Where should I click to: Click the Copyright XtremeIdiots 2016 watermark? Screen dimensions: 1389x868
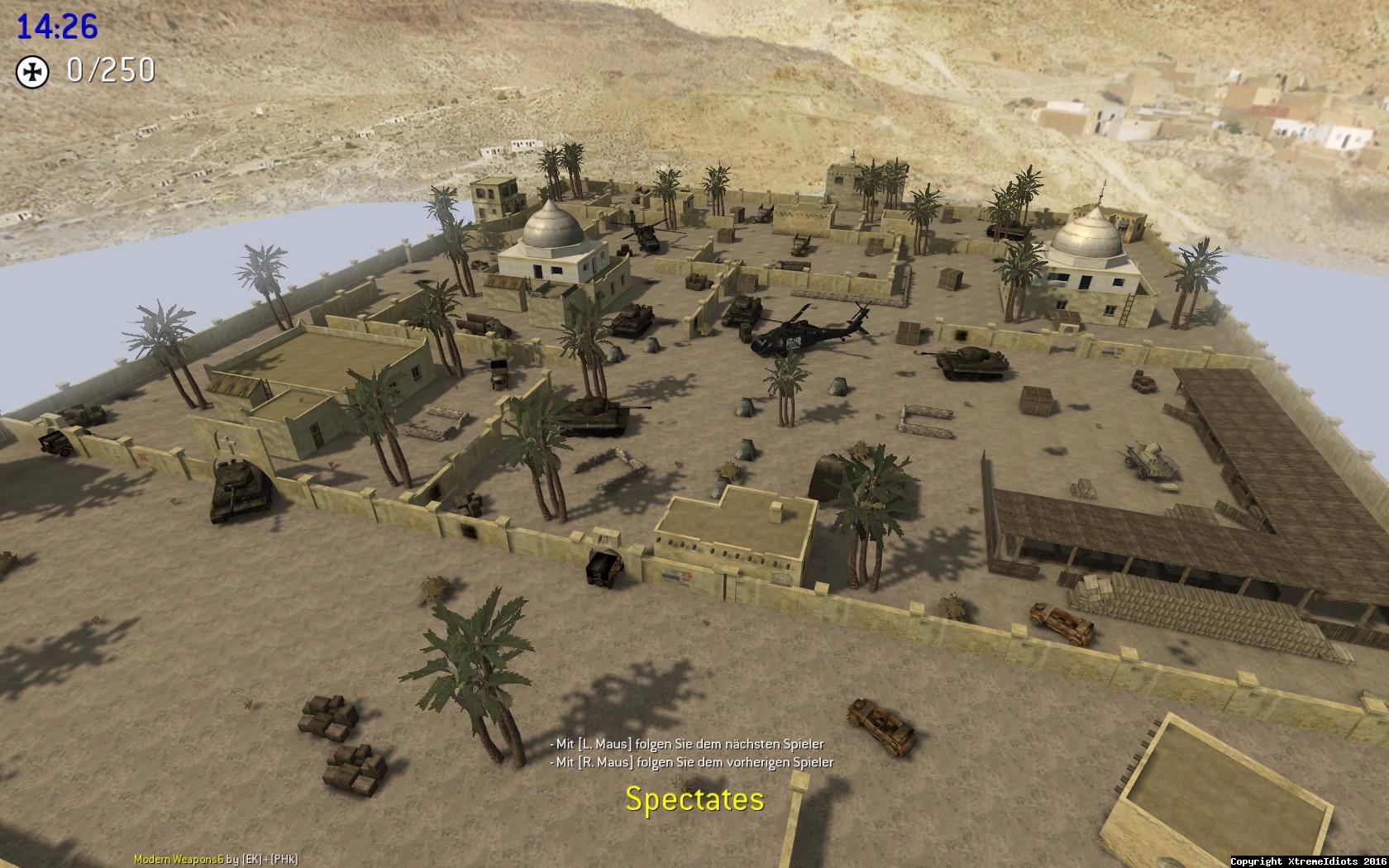[x=1310, y=860]
